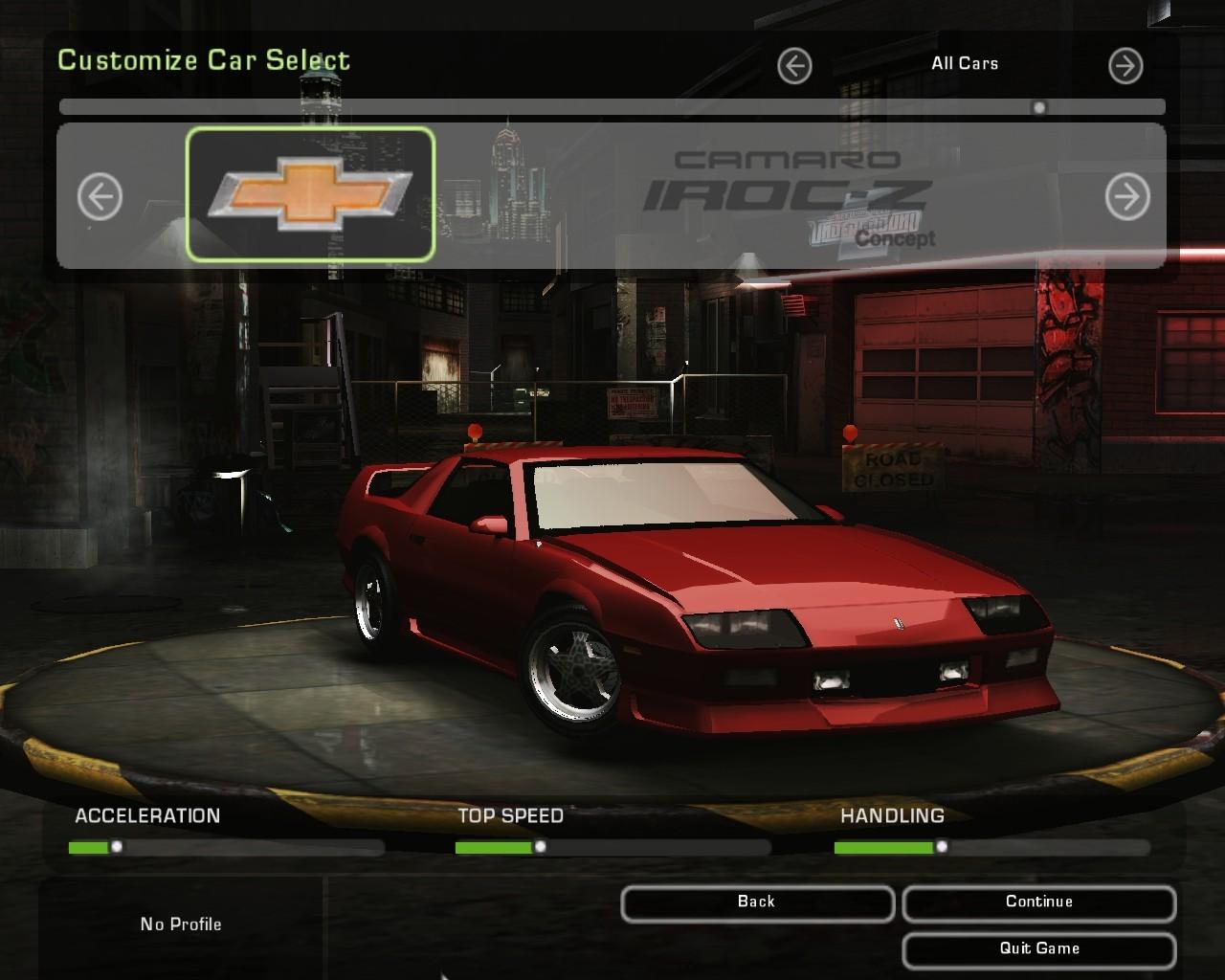
Task: Choose the Camaro IROC-Z Concept tile
Action: (x=787, y=196)
